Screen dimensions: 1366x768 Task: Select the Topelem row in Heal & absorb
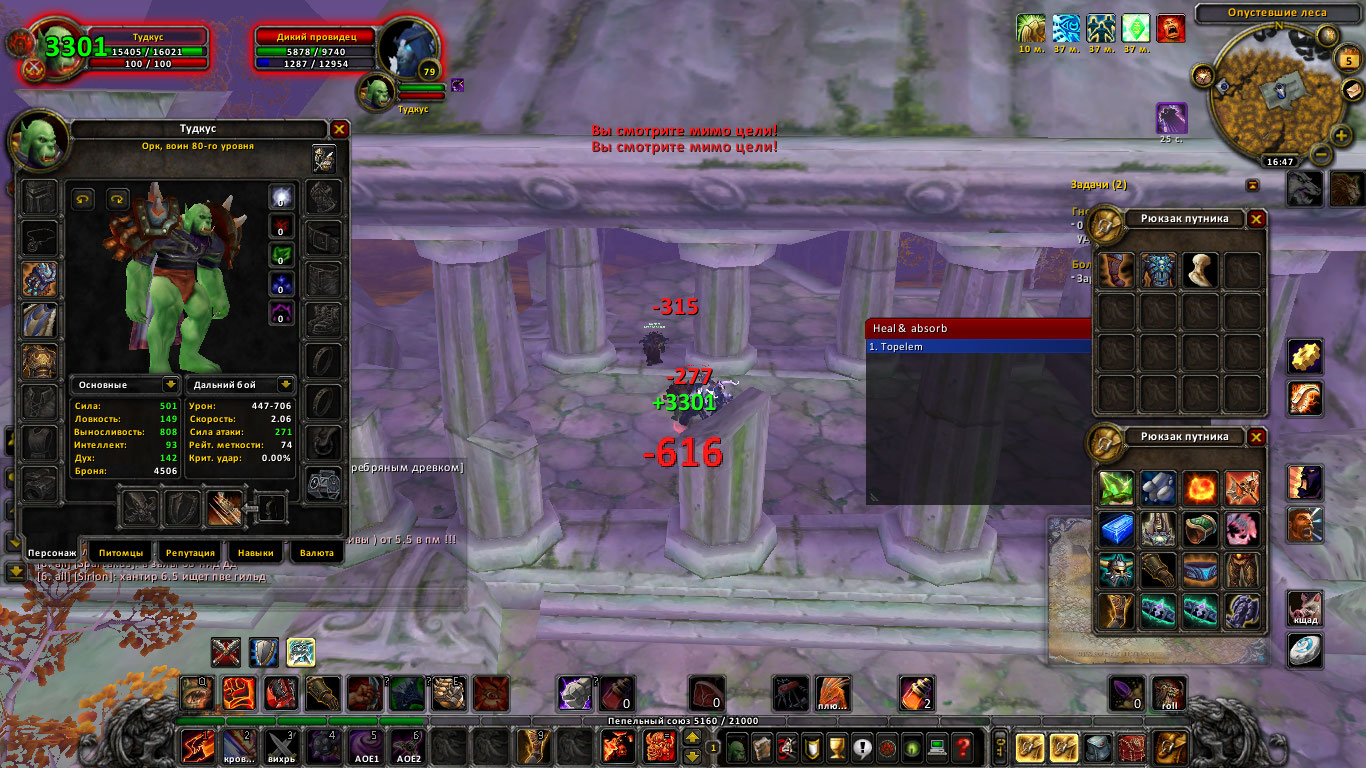pos(978,347)
